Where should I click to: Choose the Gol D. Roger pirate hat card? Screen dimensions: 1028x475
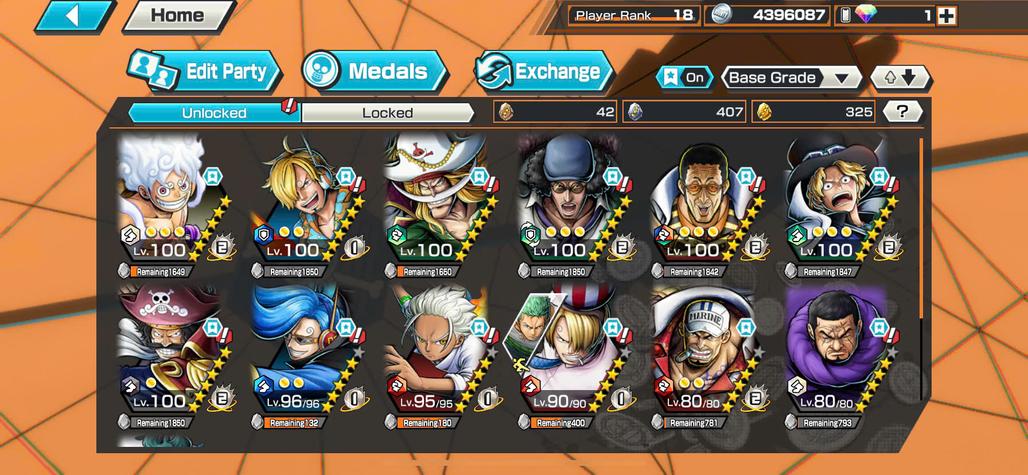click(x=164, y=350)
